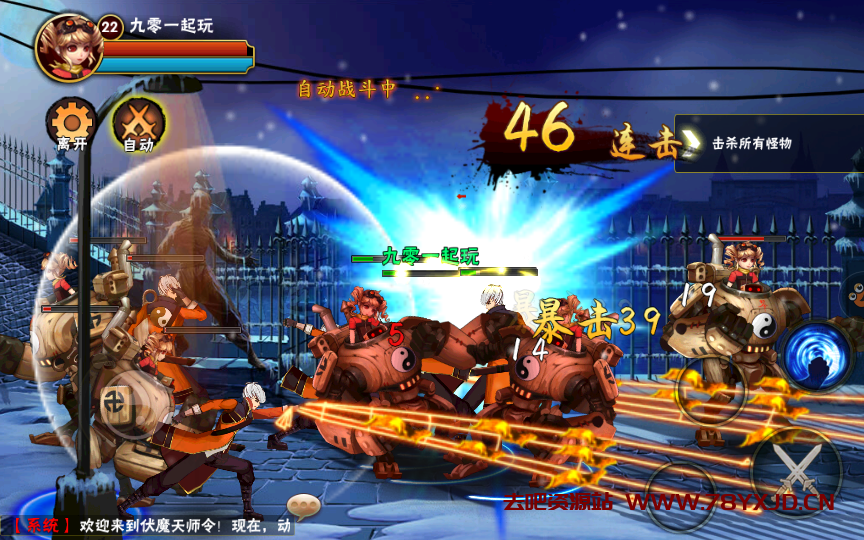Tap the 离开 gear button to leave
The height and width of the screenshot is (540, 864).
click(x=71, y=124)
